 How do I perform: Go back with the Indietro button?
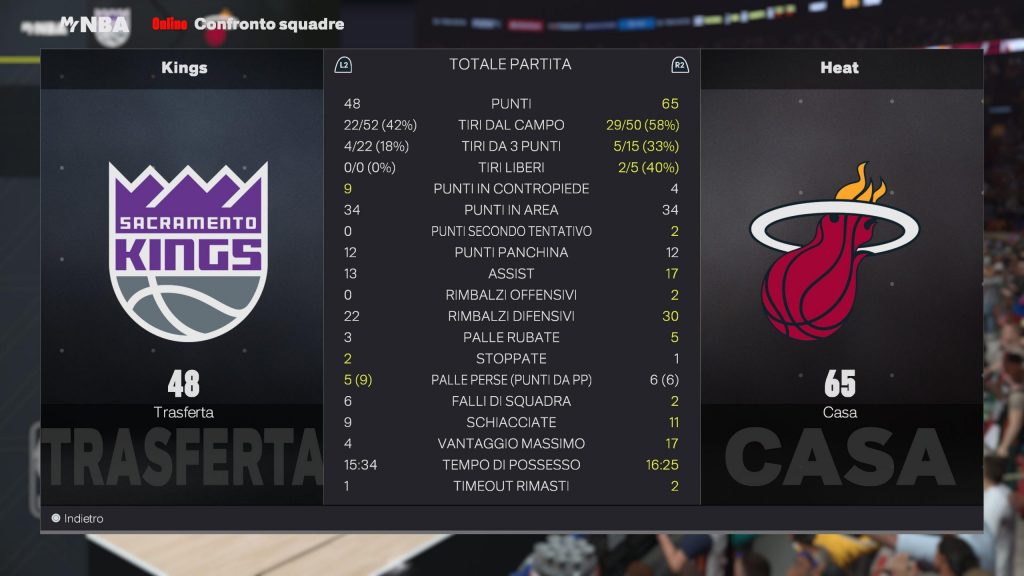[78, 519]
